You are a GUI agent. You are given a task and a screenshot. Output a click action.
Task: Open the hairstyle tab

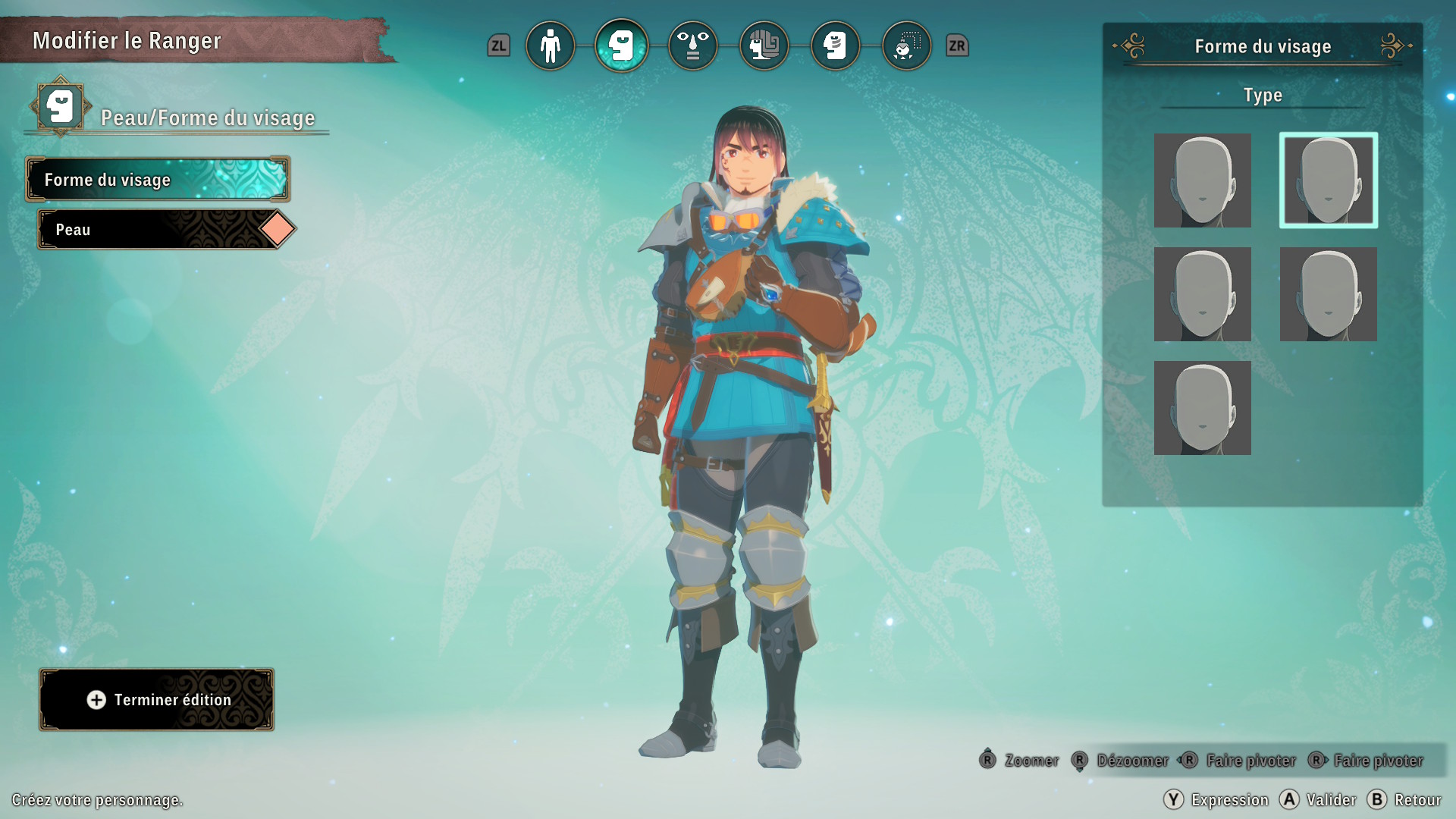(764, 46)
